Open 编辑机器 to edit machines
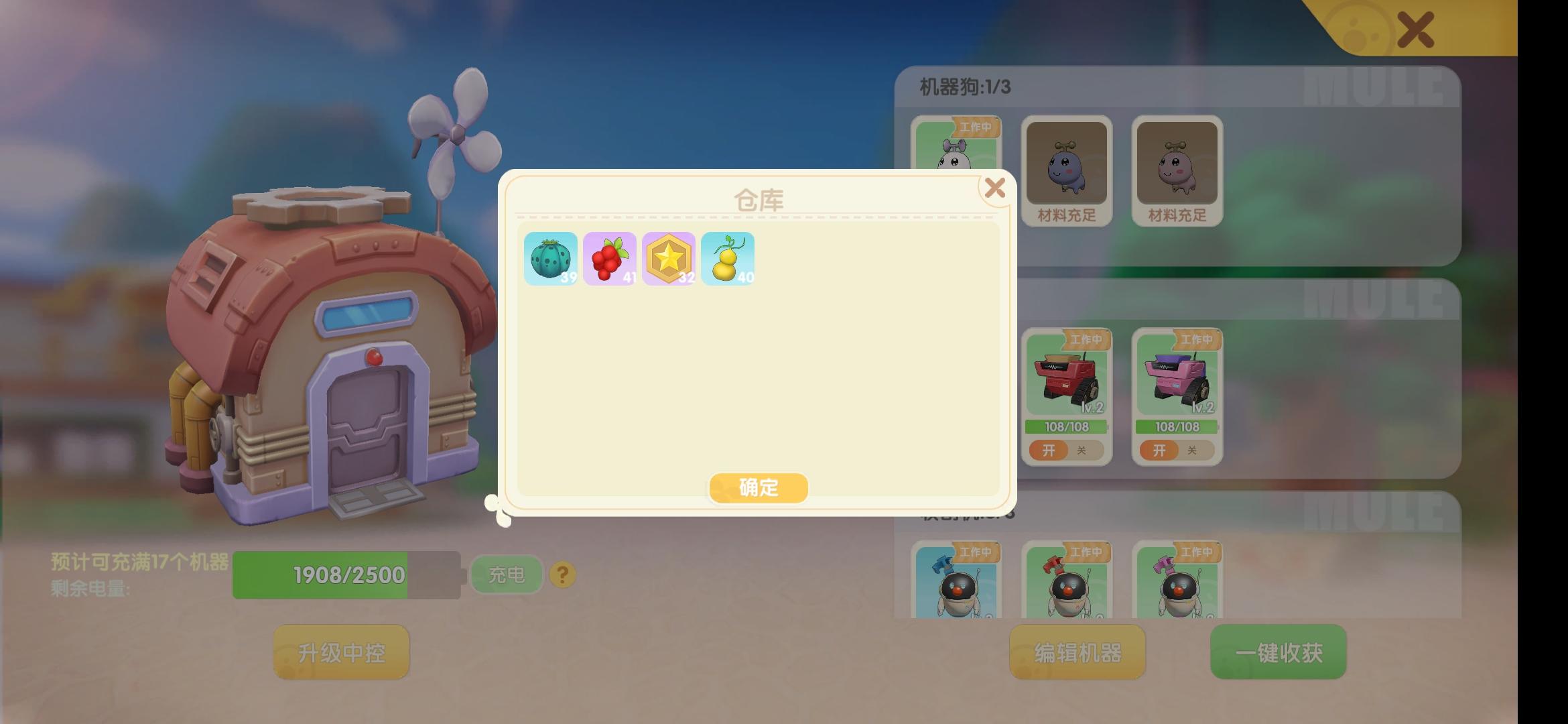This screenshot has height=724, width=1568. pyautogui.click(x=1077, y=652)
